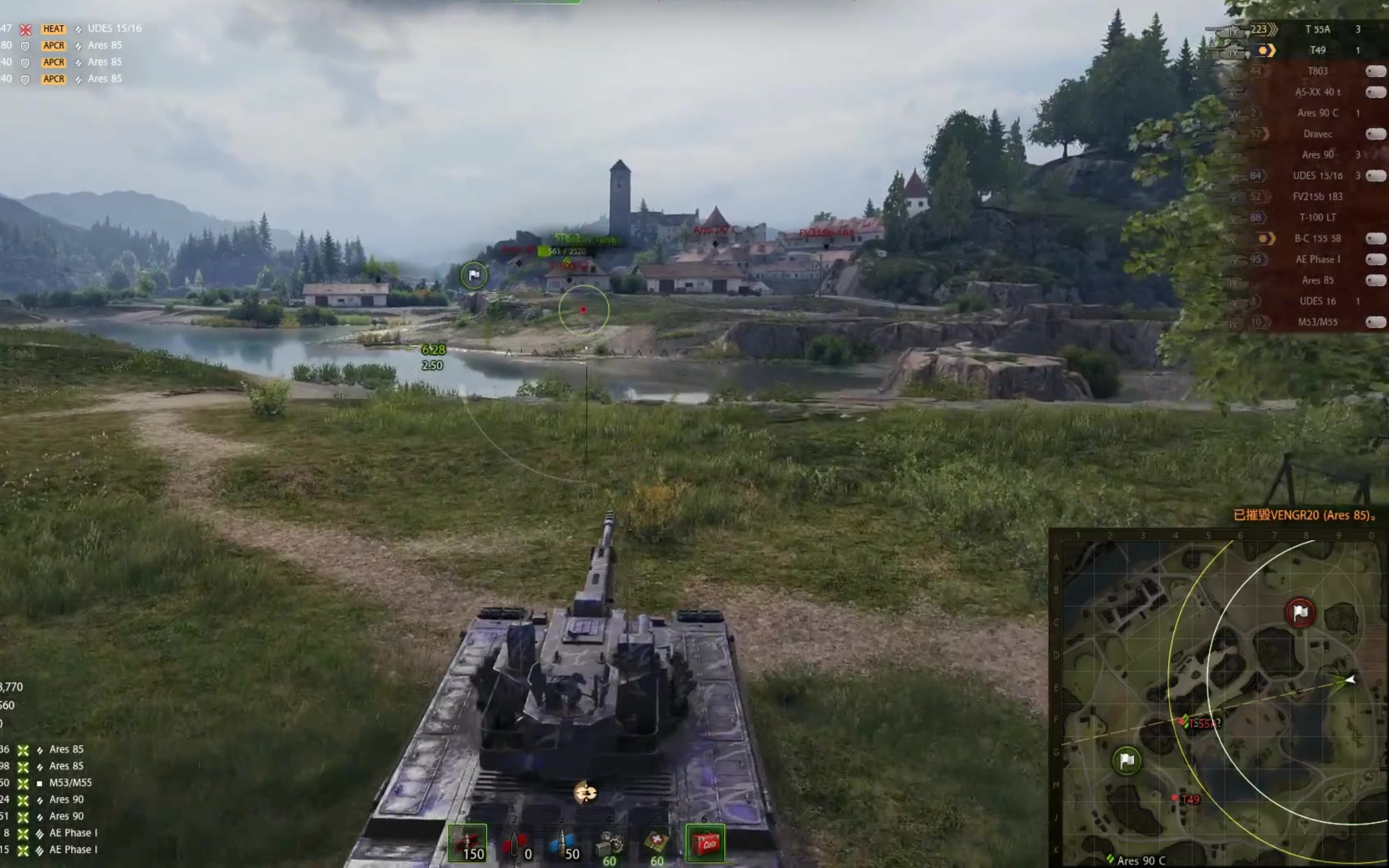The image size is (1389, 868).
Task: Ping the green allied base flag on minimap
Action: tap(1126, 760)
